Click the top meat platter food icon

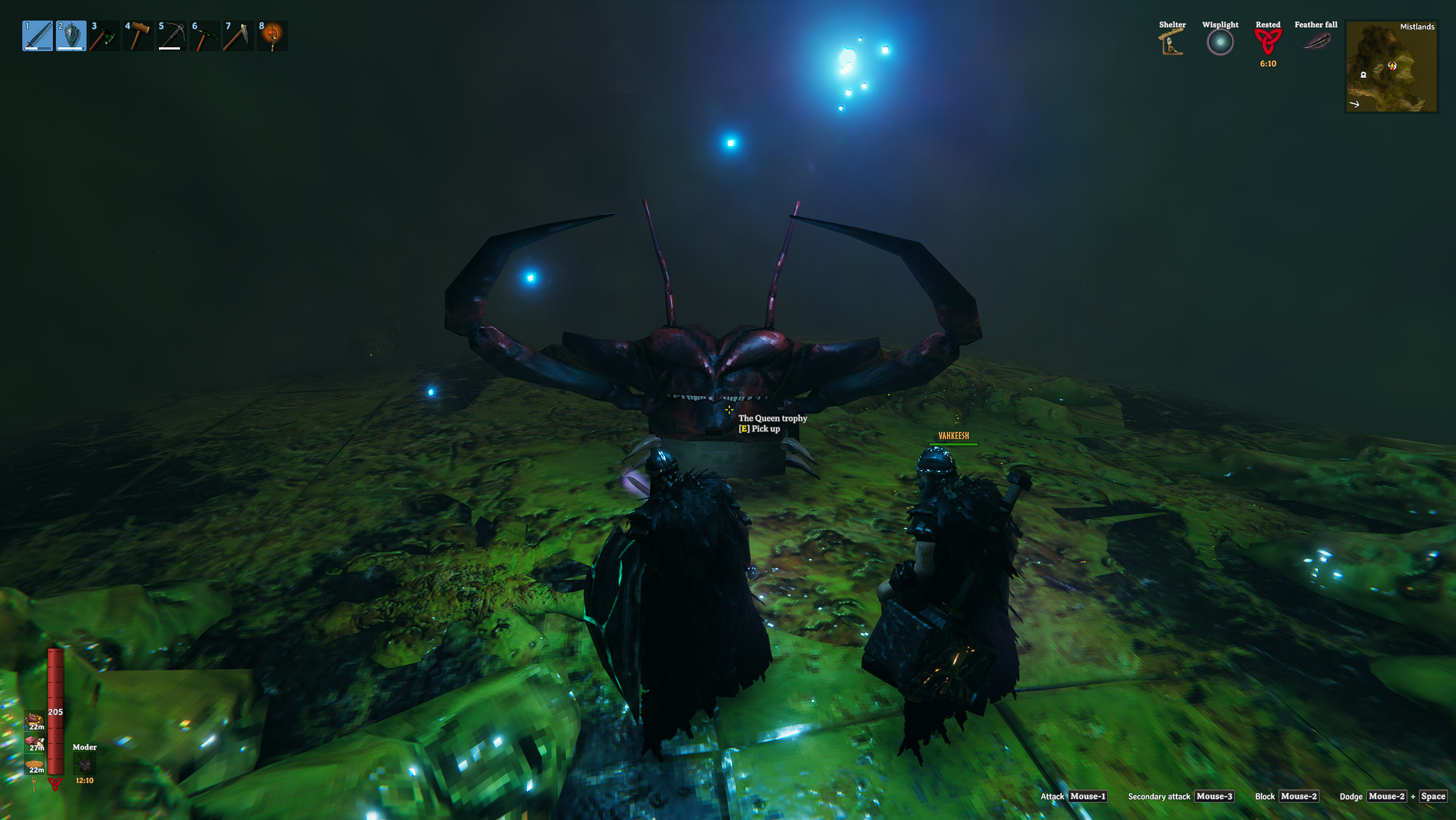35,720
